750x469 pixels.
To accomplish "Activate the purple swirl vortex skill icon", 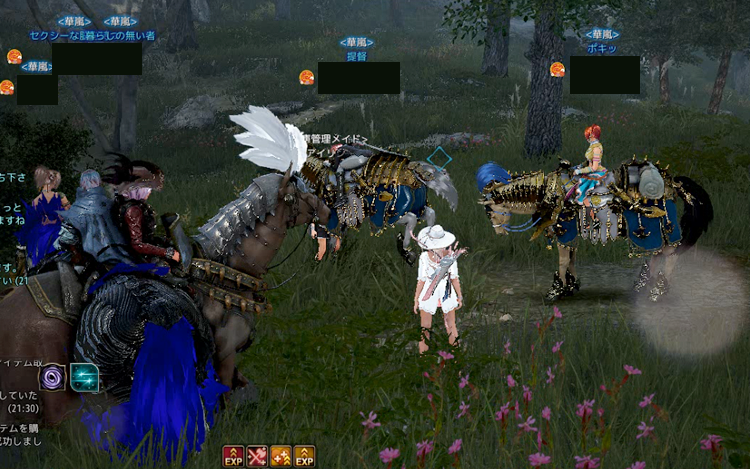I will point(52,377).
